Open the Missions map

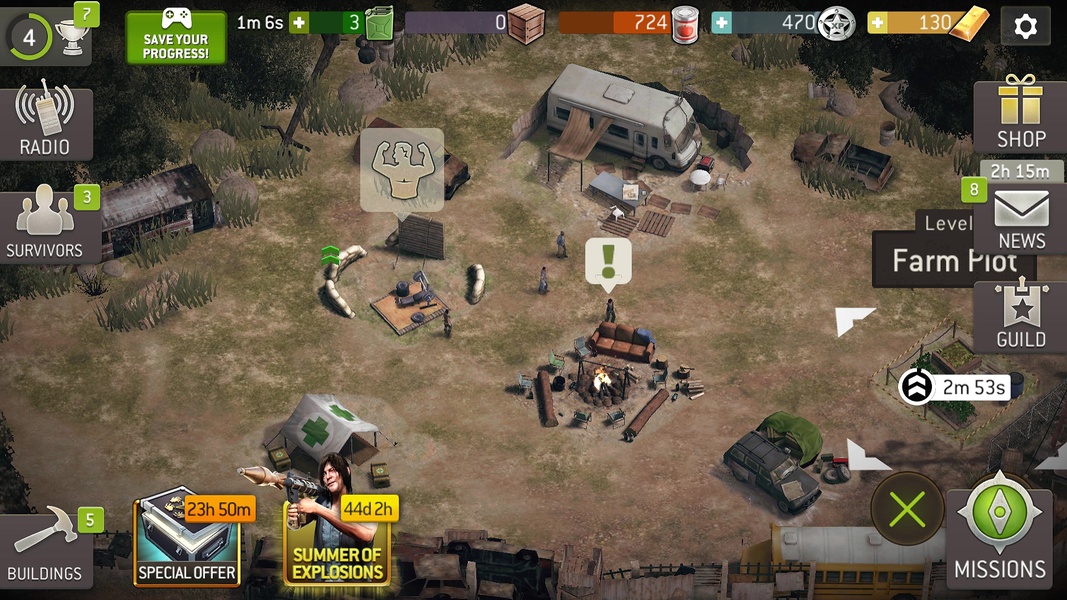click(999, 538)
